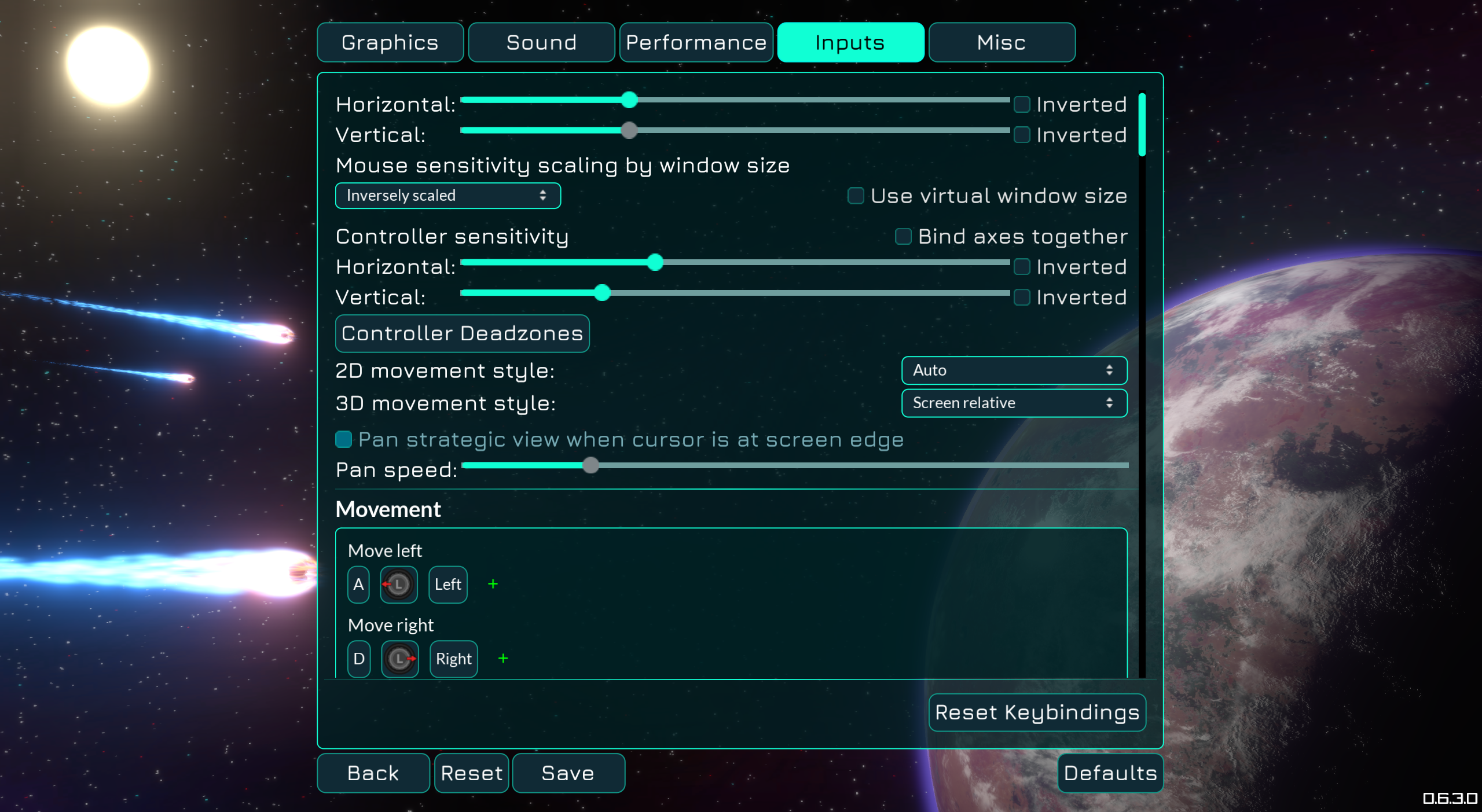Select the left stick icon under Move right
The image size is (1482, 812).
399,659
